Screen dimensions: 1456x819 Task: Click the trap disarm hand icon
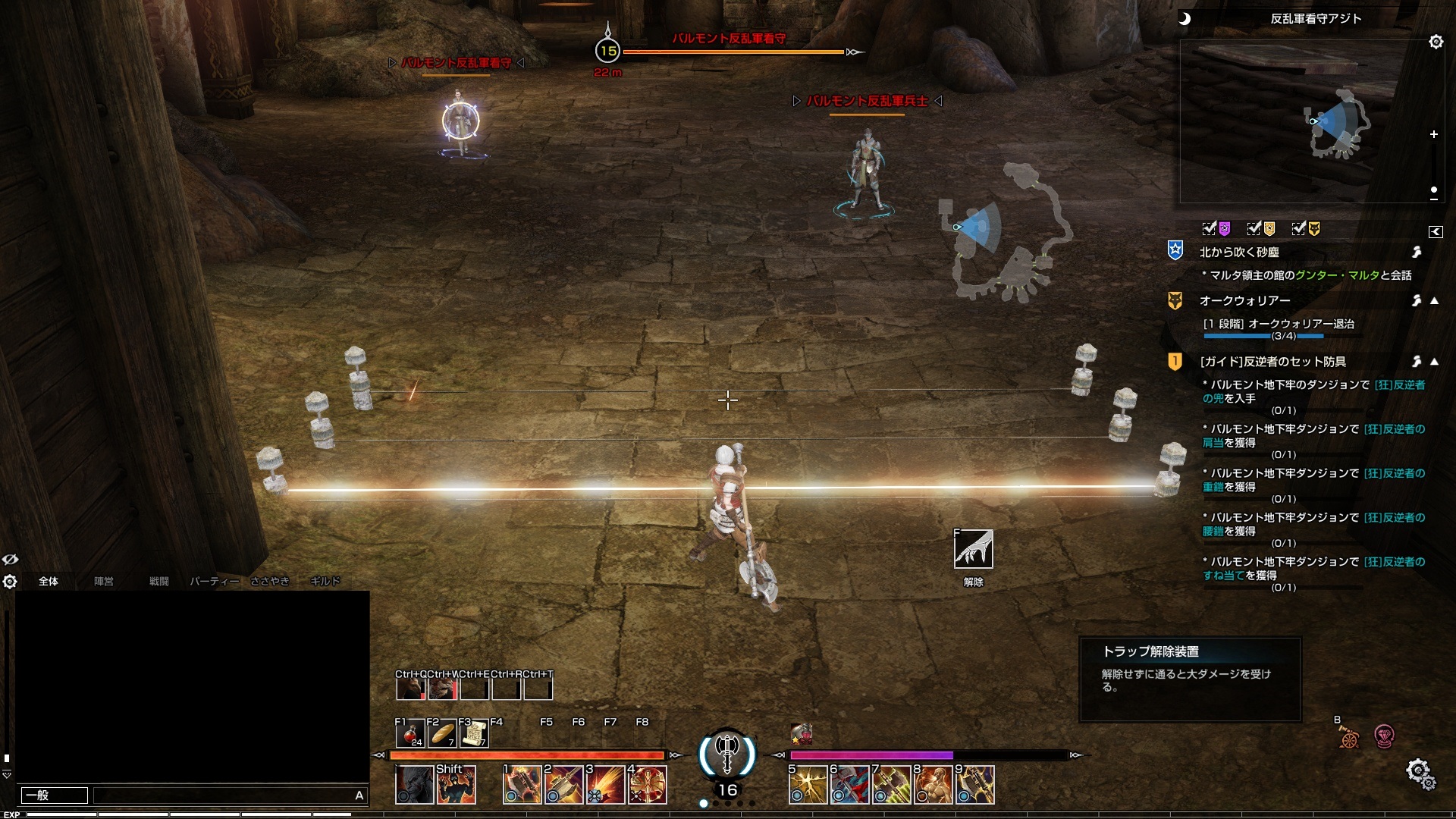[973, 549]
